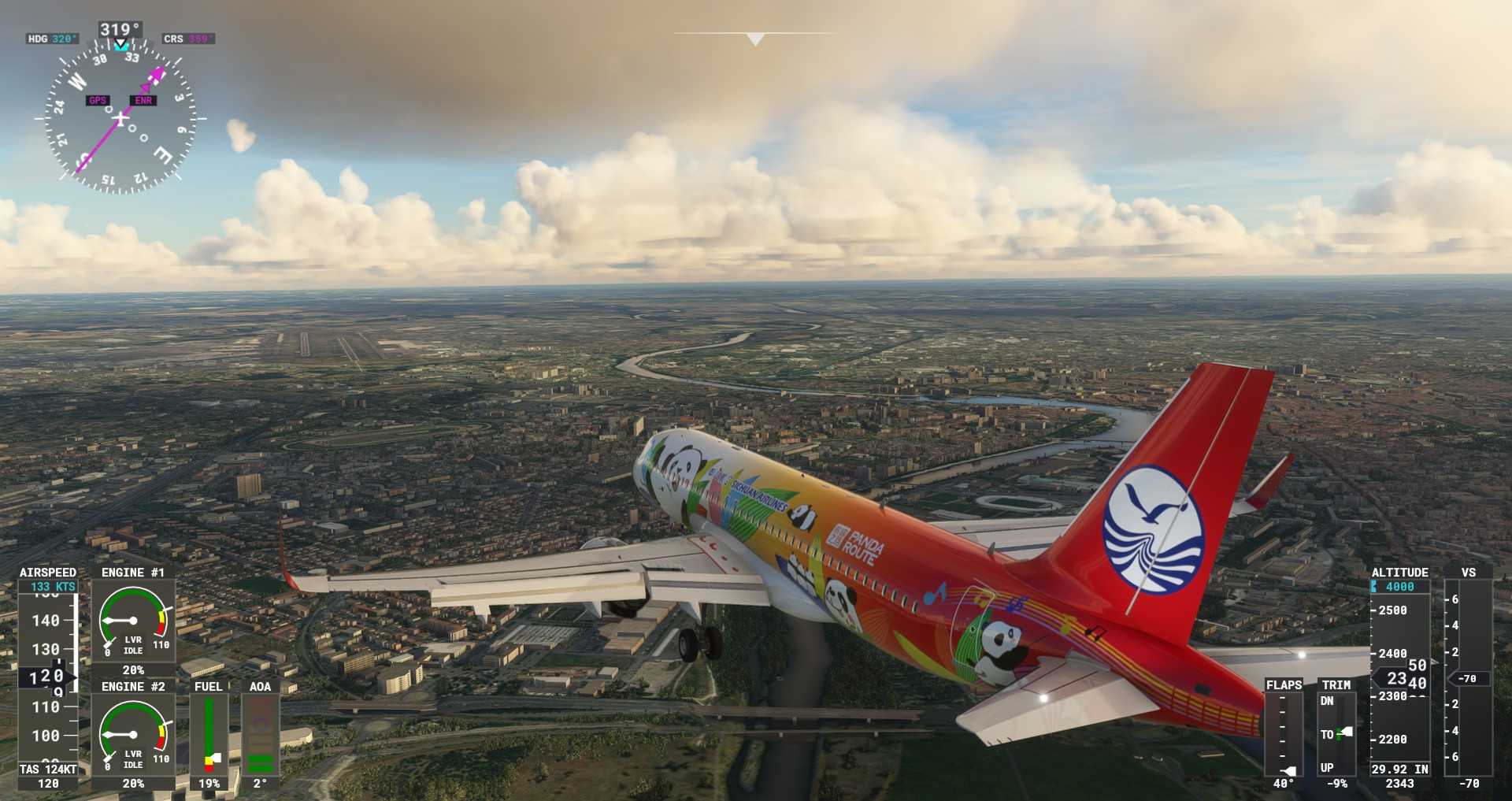Image resolution: width=1512 pixels, height=801 pixels.
Task: Select the trim indicator panel
Action: pyautogui.click(x=1336, y=734)
